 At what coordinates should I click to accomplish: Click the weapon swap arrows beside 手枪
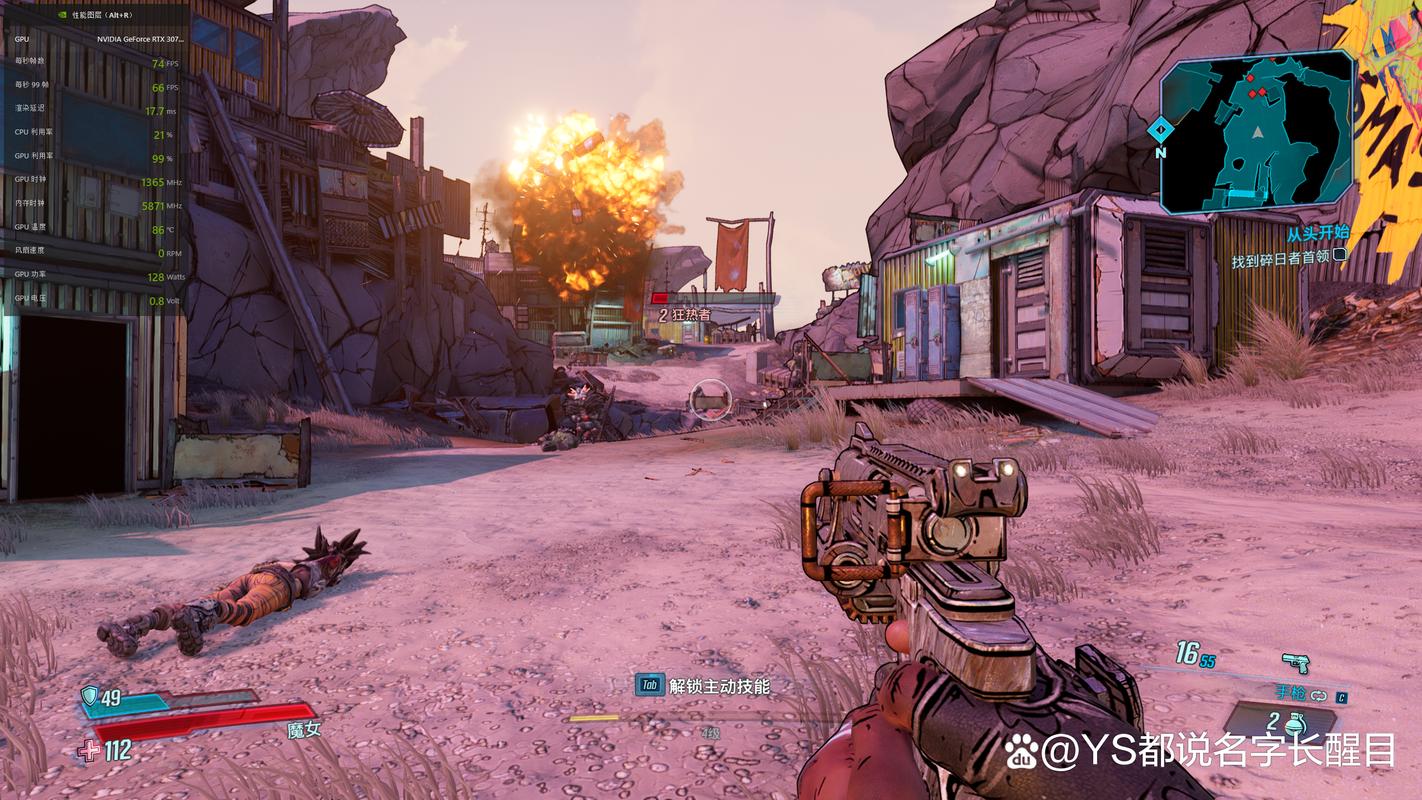pos(1318,695)
